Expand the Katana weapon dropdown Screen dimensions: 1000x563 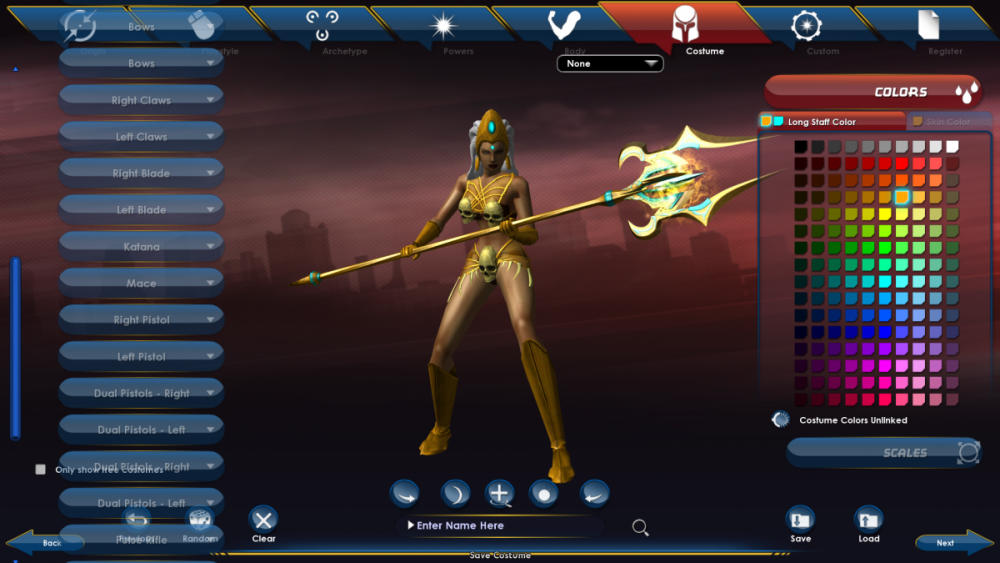pyautogui.click(x=141, y=246)
